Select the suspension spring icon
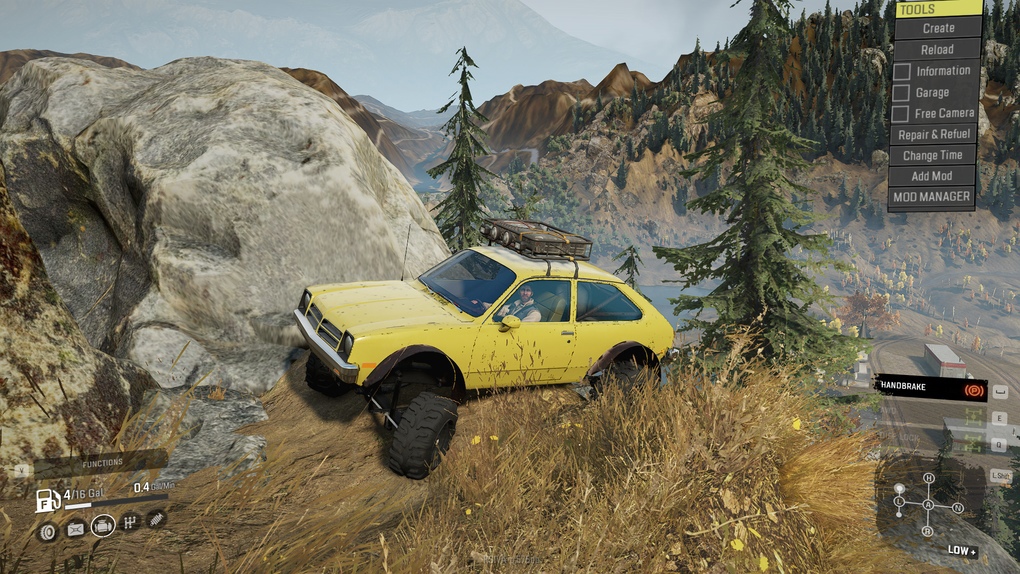Viewport: 1020px width, 574px height. click(157, 518)
